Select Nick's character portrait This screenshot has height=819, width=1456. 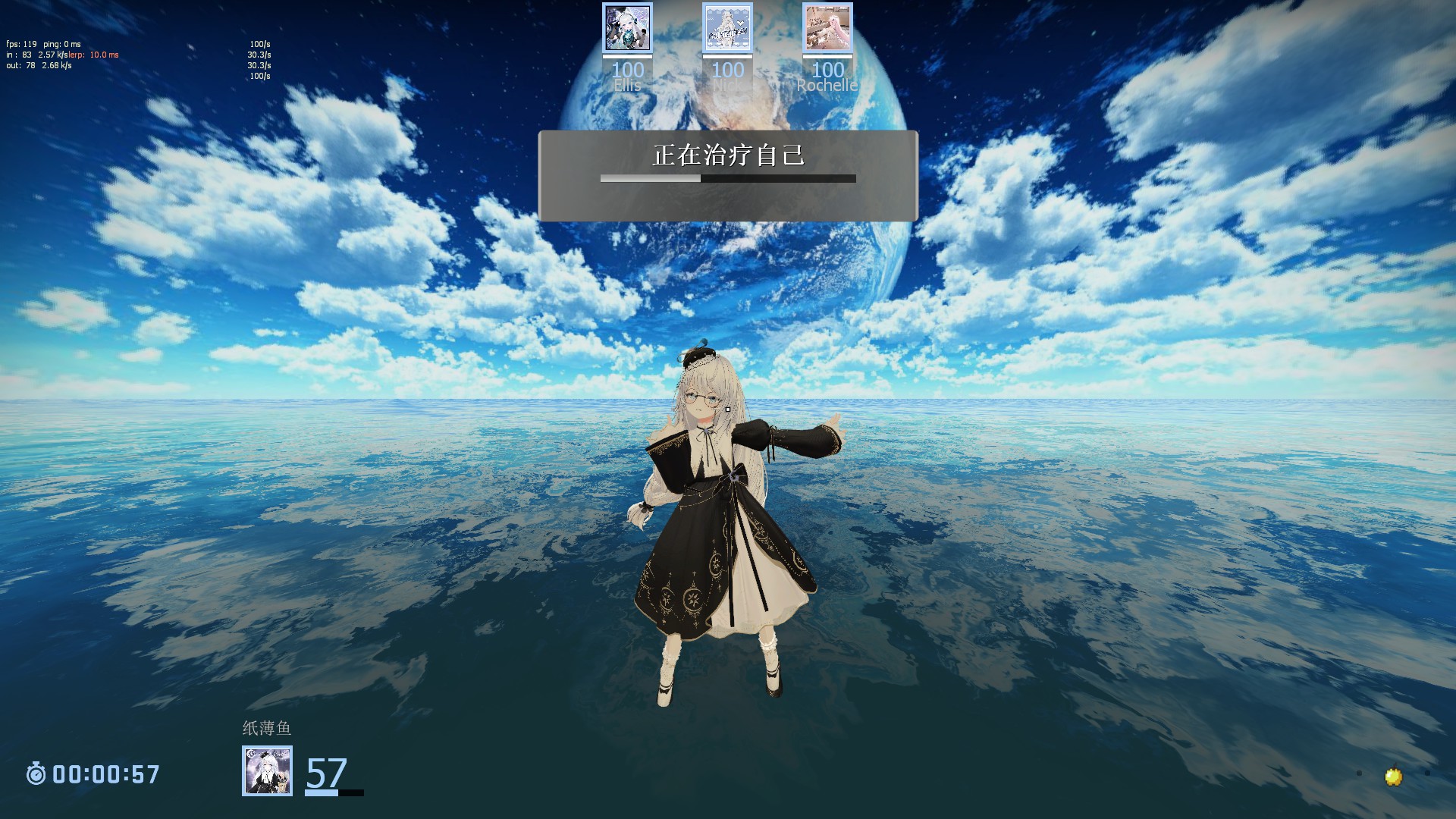point(726,28)
